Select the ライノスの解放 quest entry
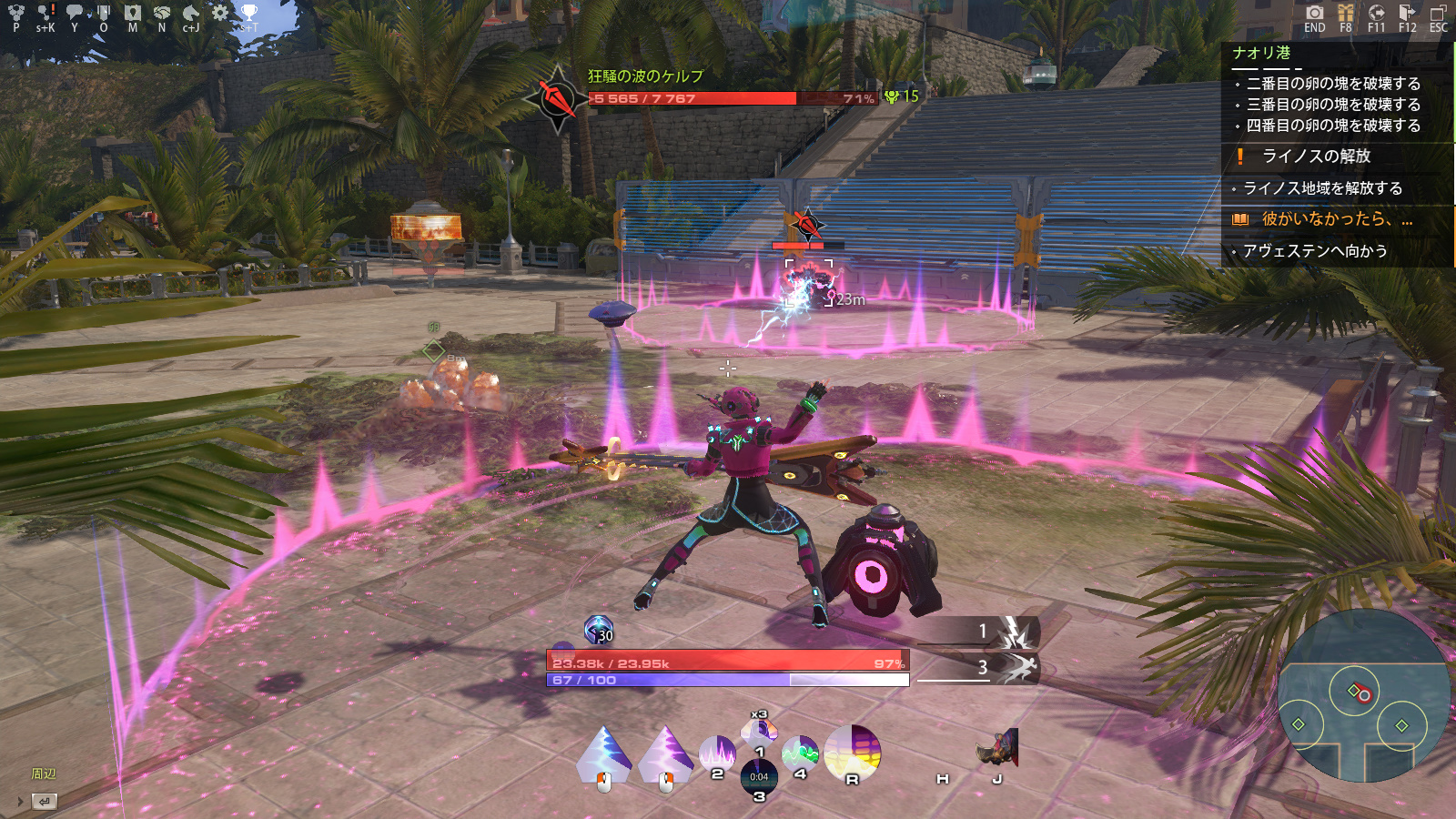Screen dimensions: 1456x819 pyautogui.click(x=1316, y=157)
